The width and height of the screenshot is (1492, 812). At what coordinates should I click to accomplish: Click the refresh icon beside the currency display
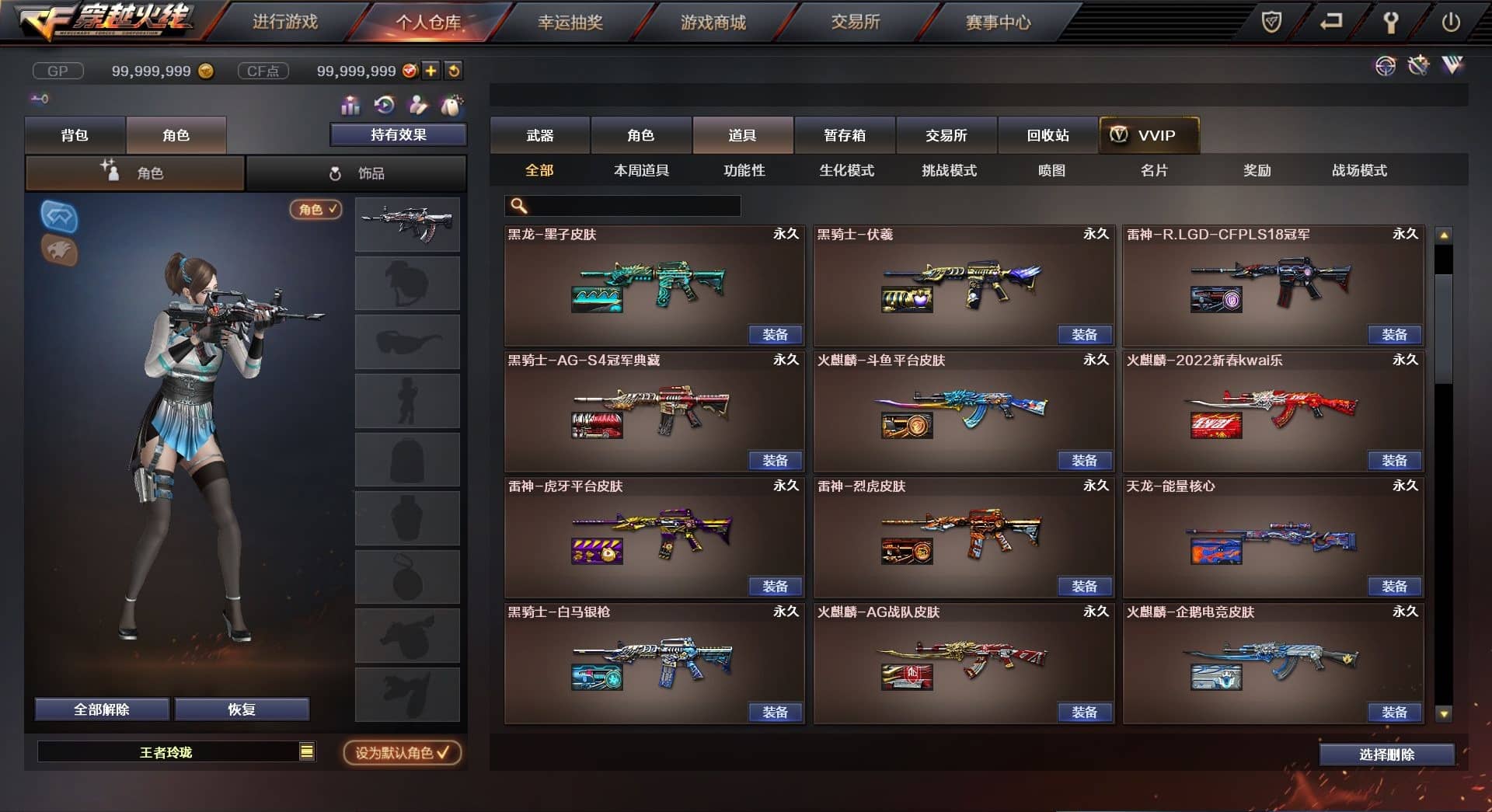point(453,71)
